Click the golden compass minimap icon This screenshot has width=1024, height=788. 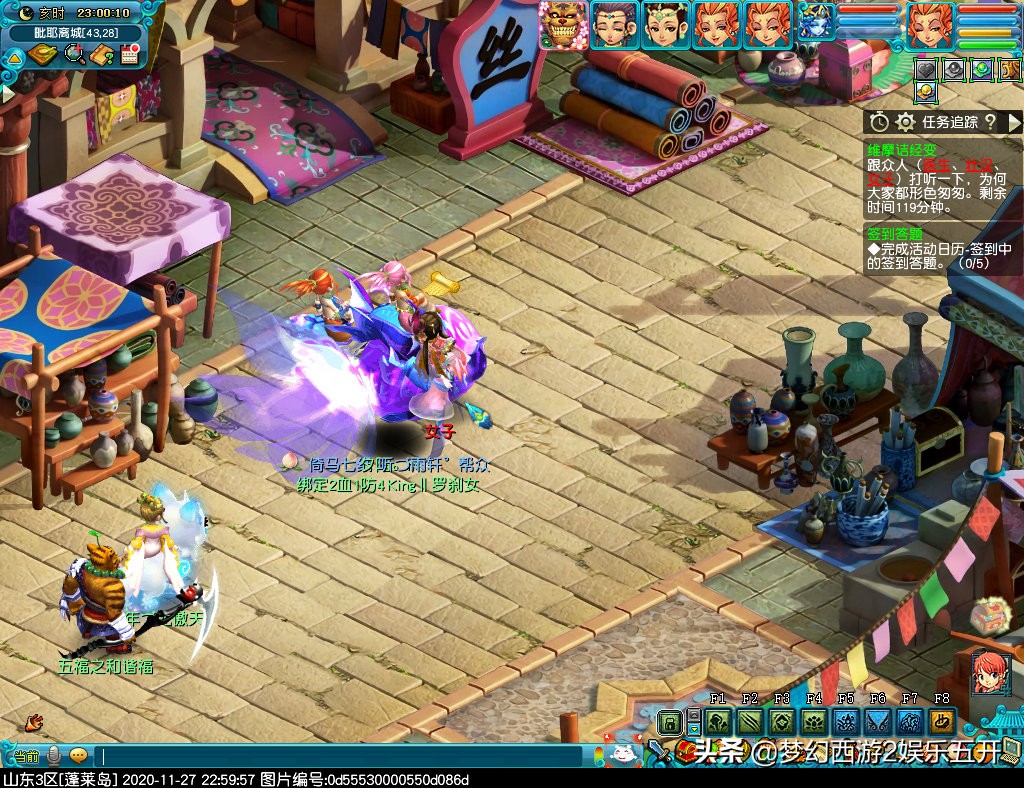pos(42,54)
